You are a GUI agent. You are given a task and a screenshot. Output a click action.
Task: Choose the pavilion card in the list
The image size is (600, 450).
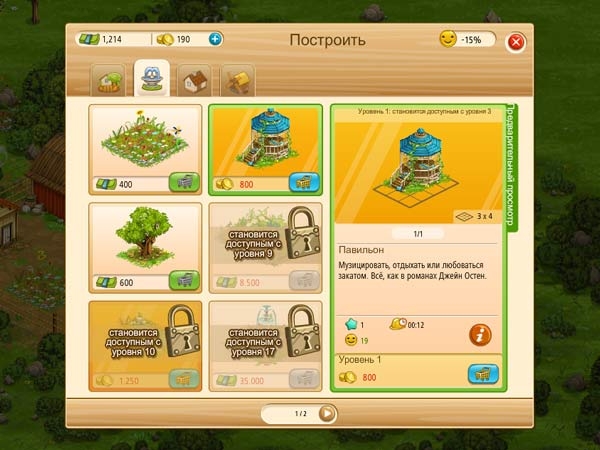pos(264,140)
